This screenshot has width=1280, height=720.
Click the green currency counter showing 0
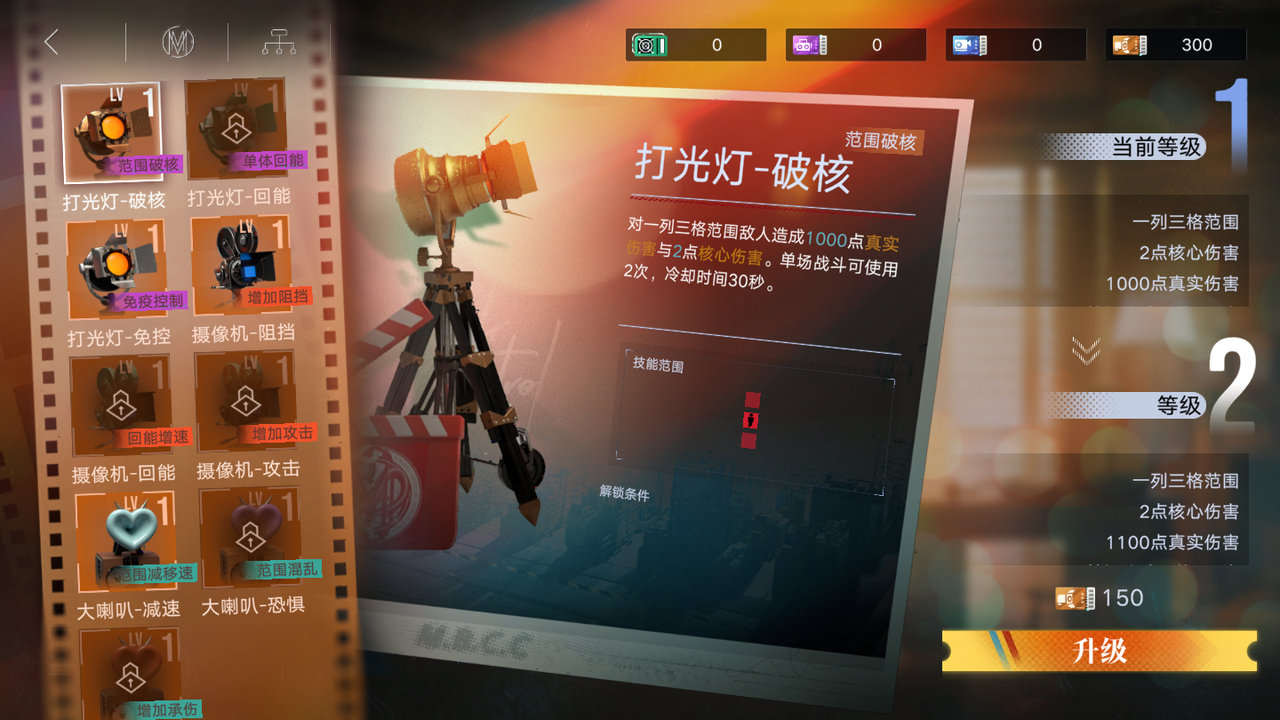pos(696,43)
